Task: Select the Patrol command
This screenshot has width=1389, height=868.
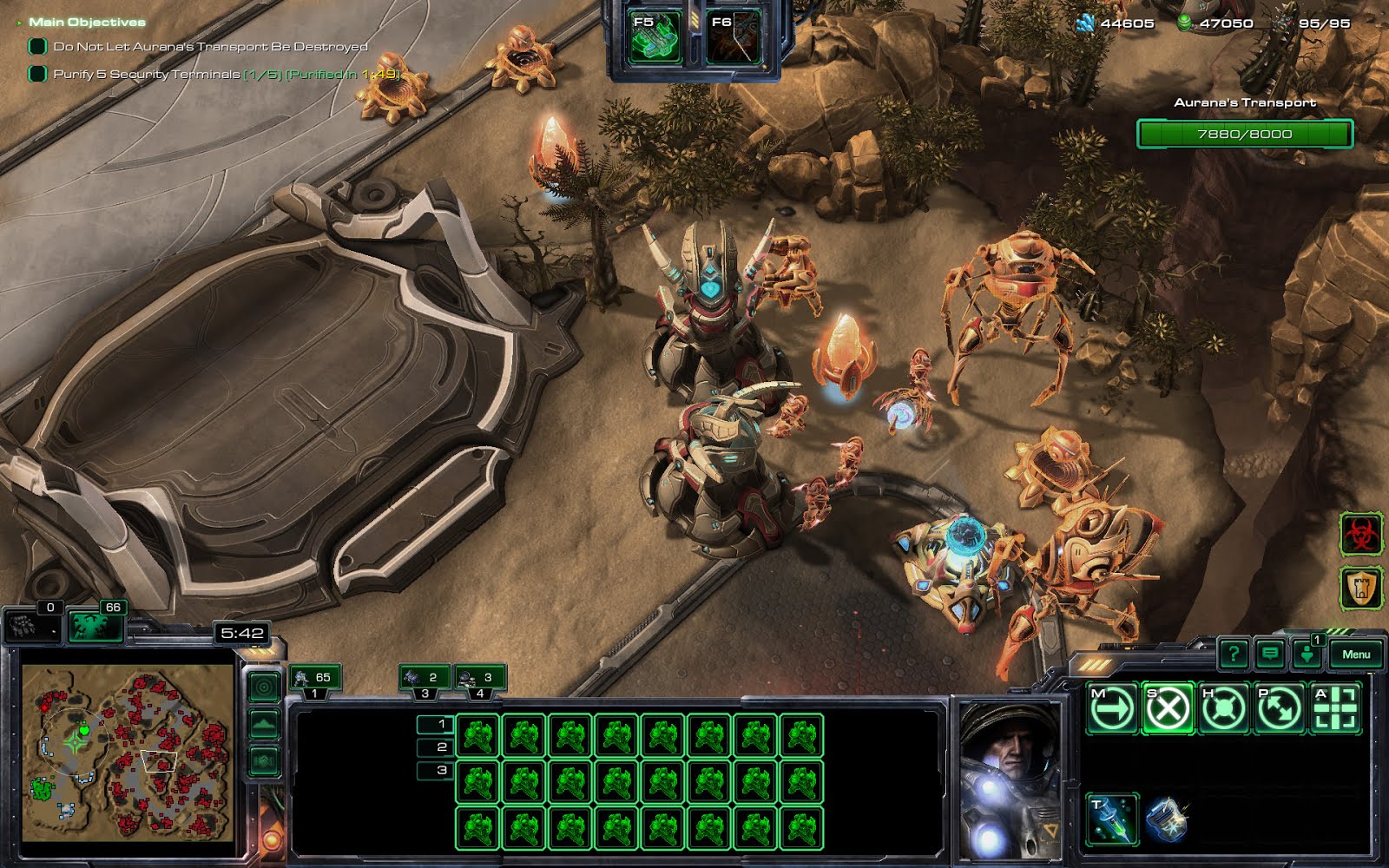Action: coord(1279,709)
